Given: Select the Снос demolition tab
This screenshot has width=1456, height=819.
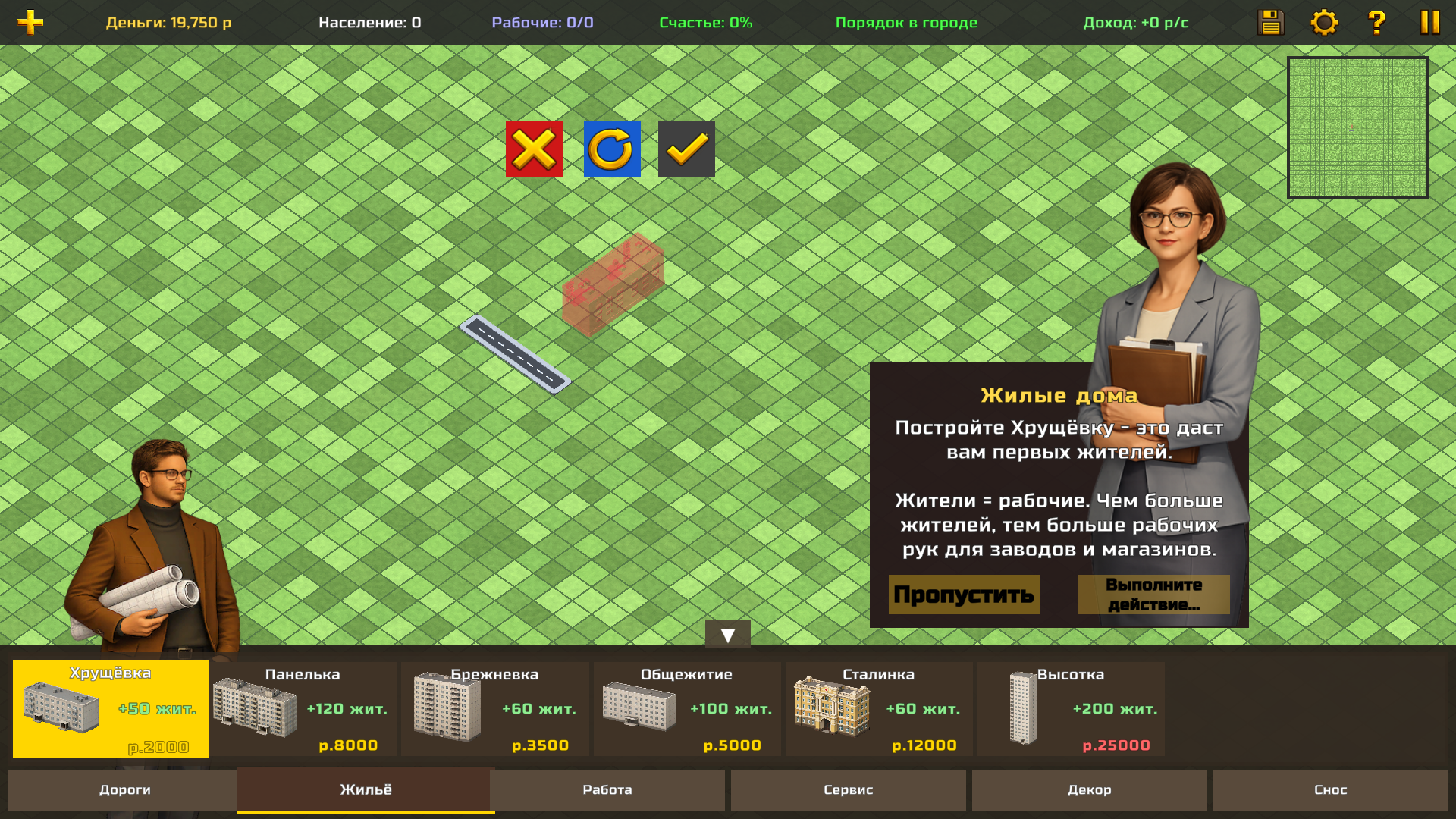Looking at the screenshot, I should [1331, 789].
